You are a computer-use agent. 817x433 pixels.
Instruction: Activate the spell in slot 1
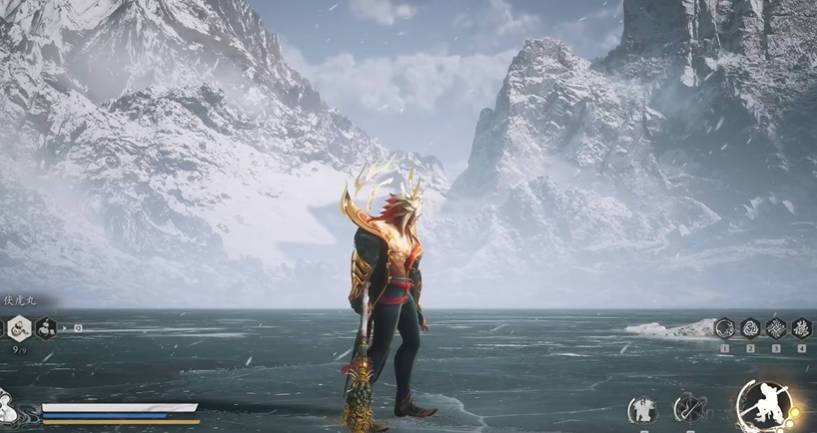click(x=724, y=328)
